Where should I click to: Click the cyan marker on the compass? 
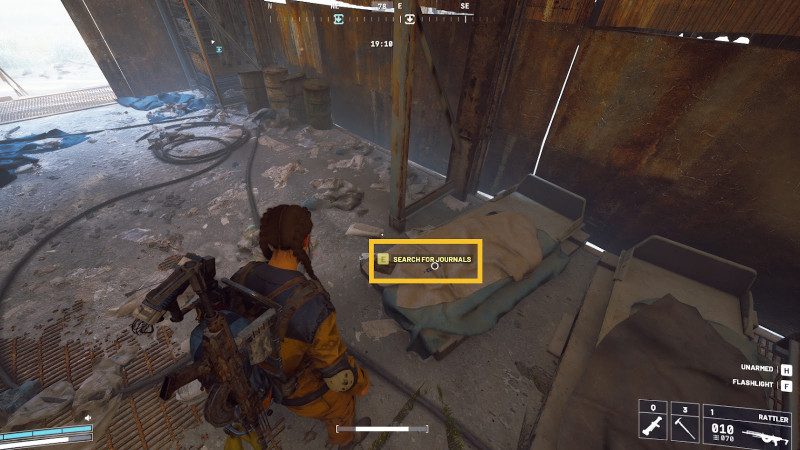click(339, 18)
